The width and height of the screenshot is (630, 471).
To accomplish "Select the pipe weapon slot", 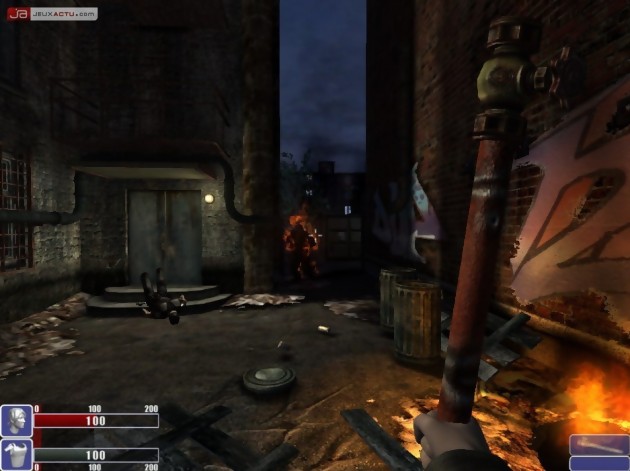I will [599, 445].
